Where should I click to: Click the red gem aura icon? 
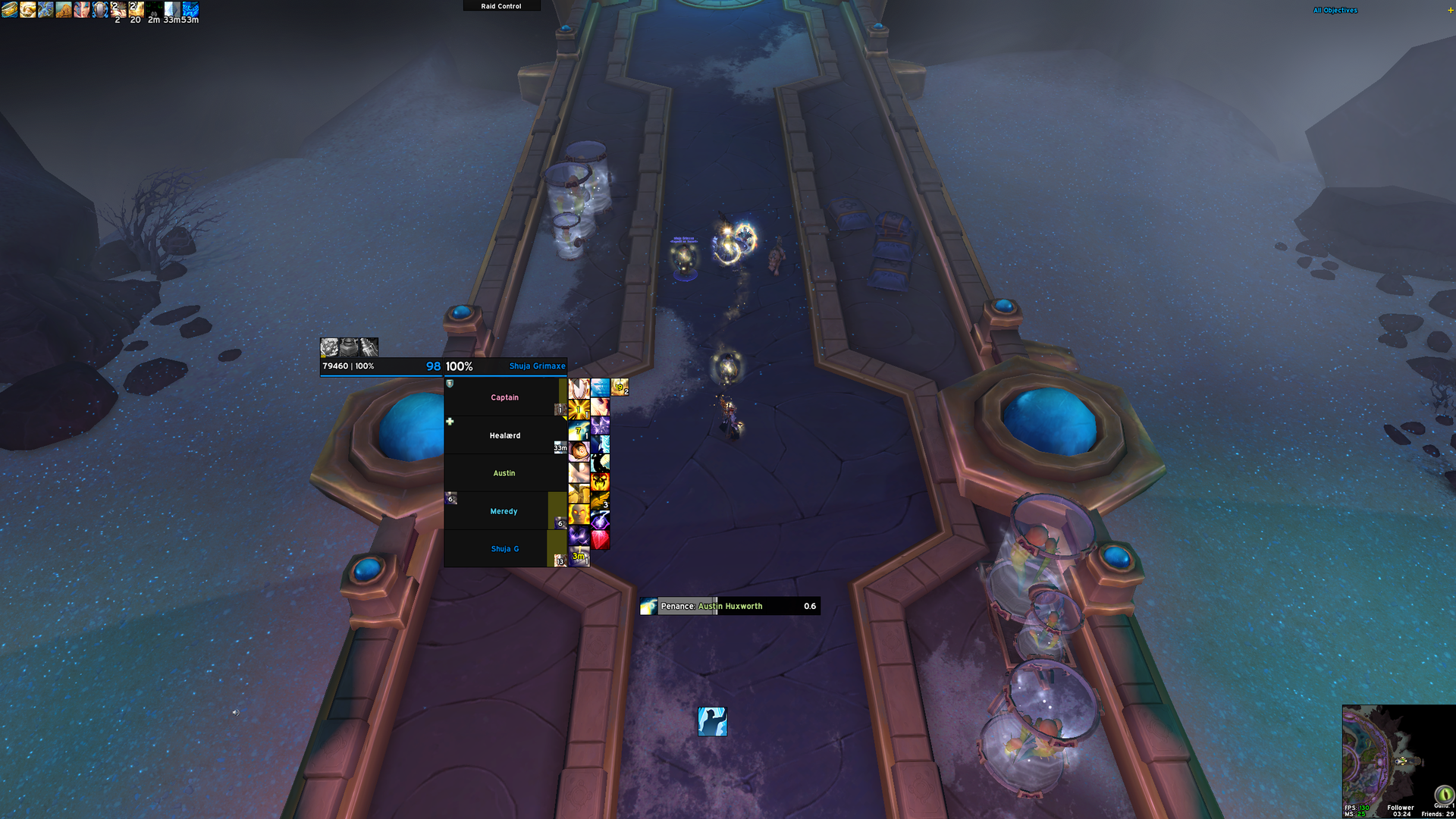600,539
